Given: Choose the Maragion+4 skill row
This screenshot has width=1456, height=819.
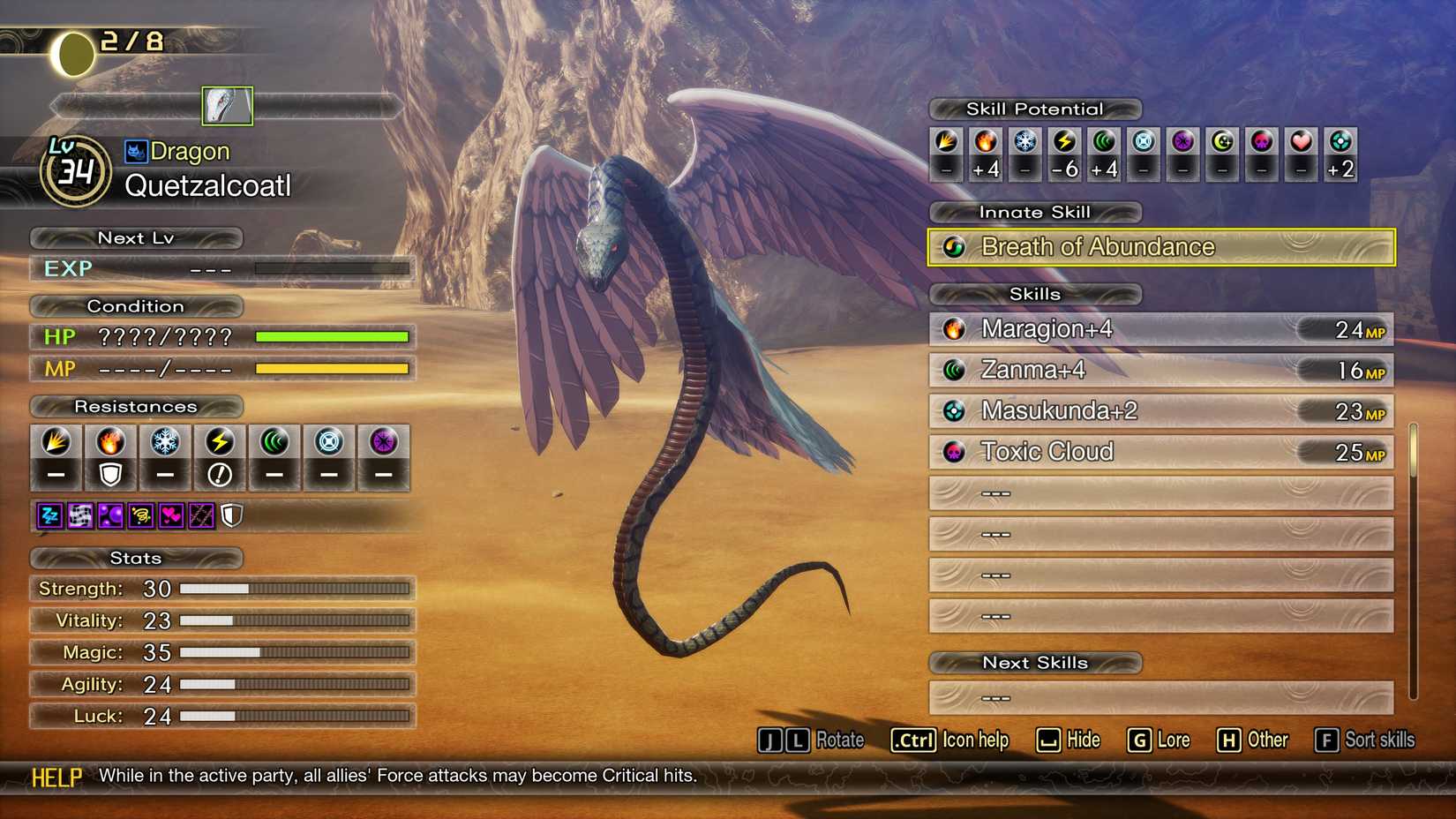Looking at the screenshot, I should pos(1160,329).
